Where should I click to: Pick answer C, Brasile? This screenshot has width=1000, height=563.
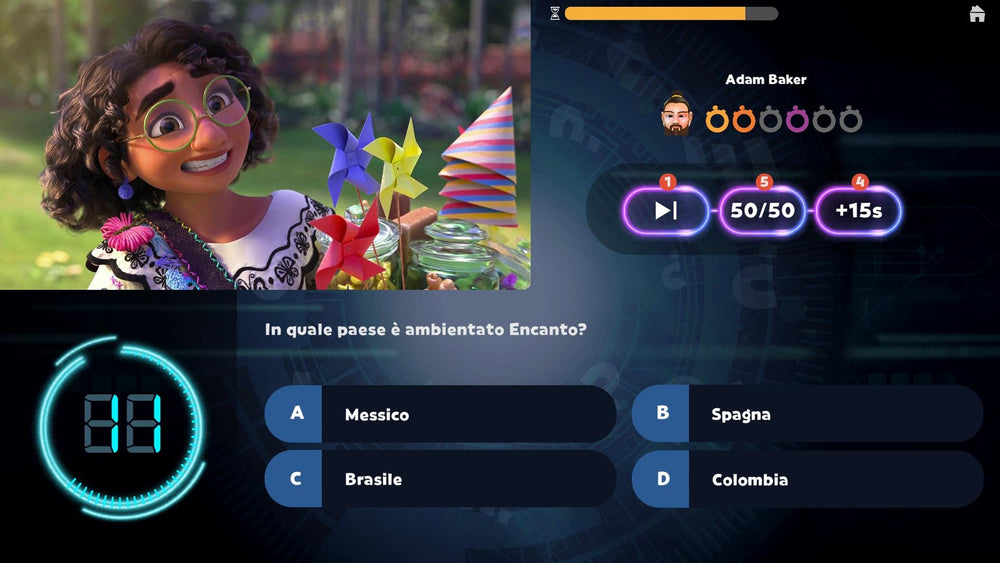(440, 479)
